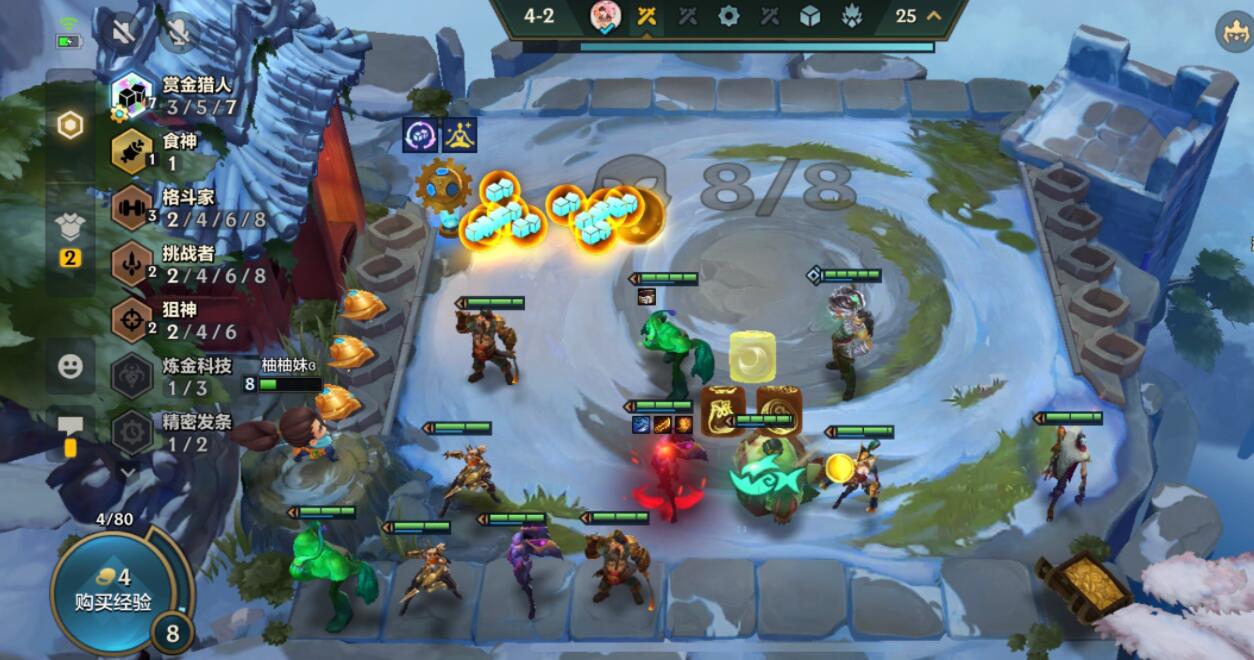The width and height of the screenshot is (1254, 660).
Task: Buy experience with the 购买经验 button
Action: click(112, 591)
